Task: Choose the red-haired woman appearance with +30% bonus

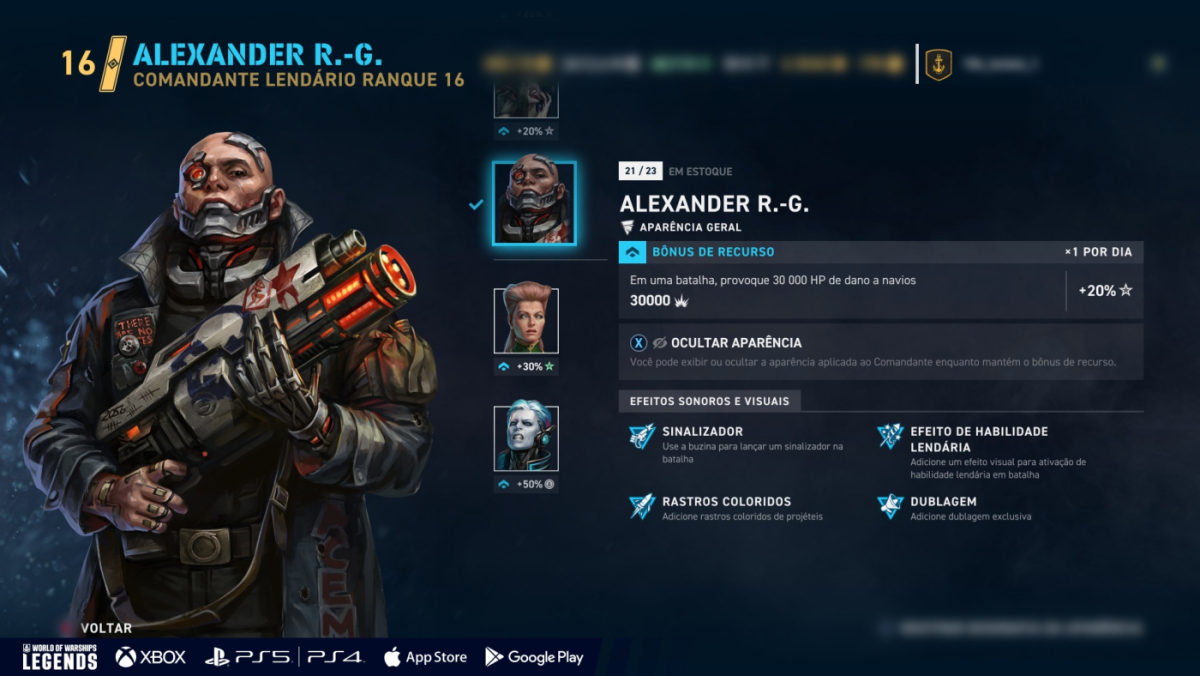Action: (x=526, y=321)
